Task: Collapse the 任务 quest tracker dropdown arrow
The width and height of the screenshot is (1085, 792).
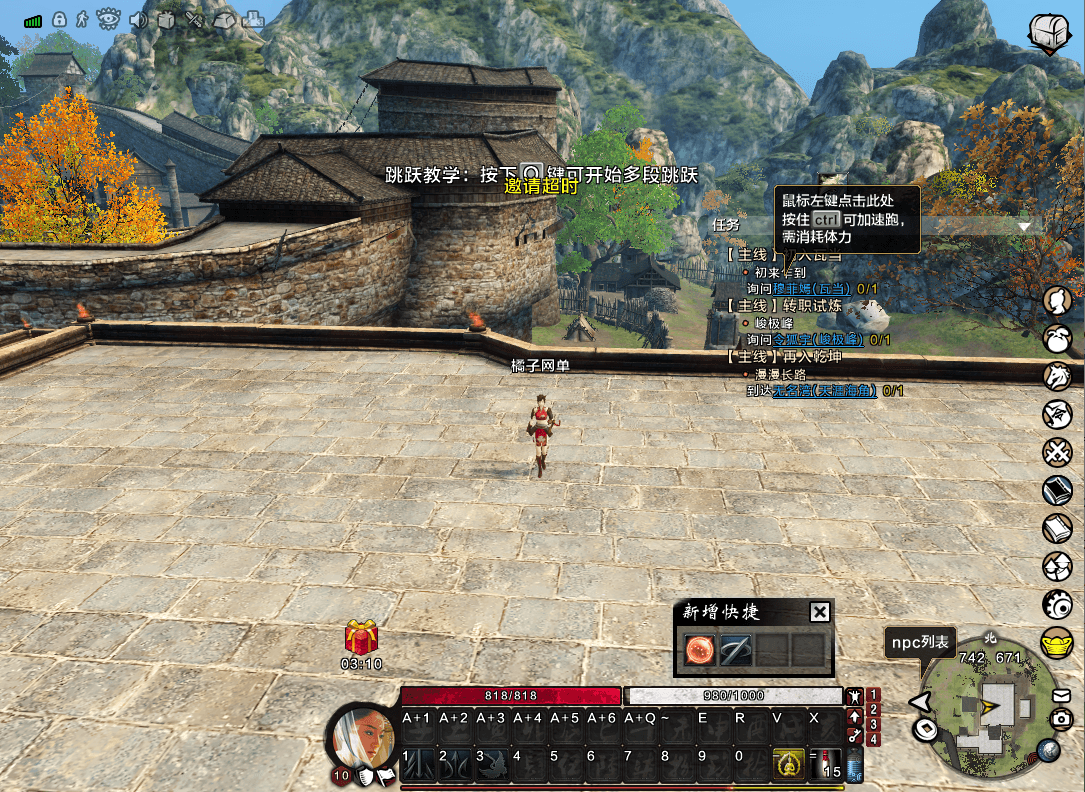Action: click(1023, 227)
